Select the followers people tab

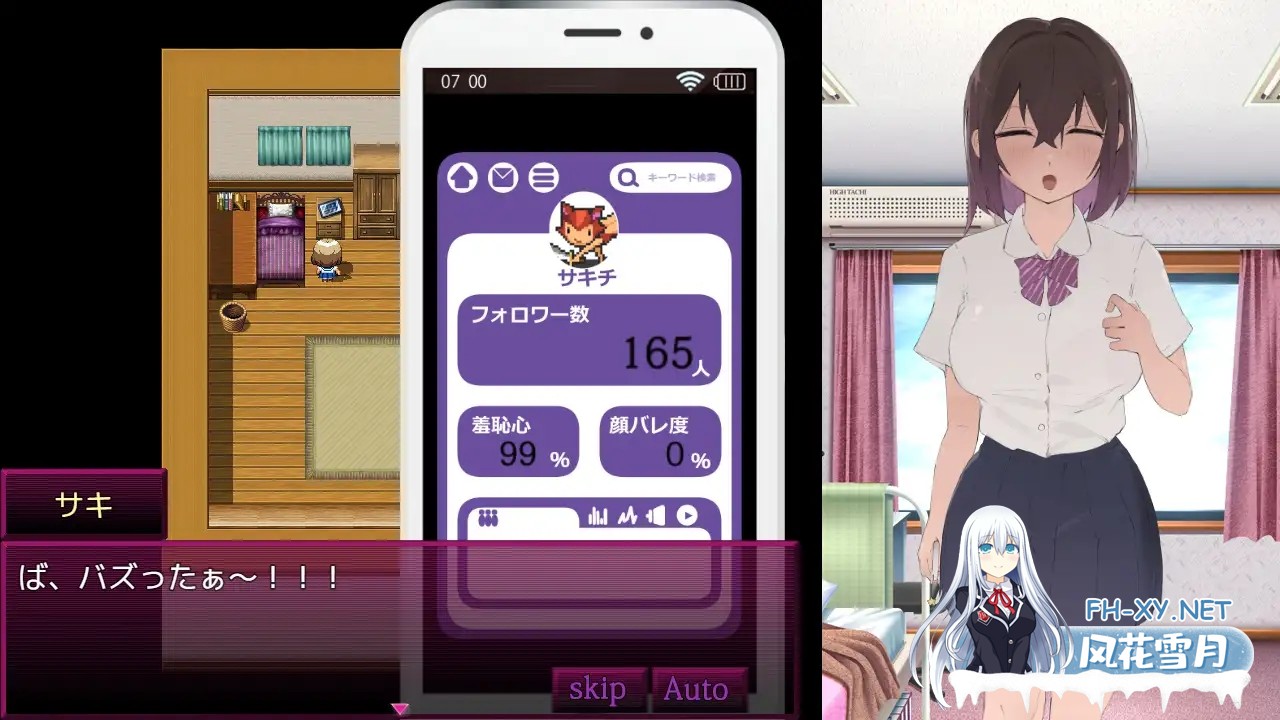pos(488,516)
